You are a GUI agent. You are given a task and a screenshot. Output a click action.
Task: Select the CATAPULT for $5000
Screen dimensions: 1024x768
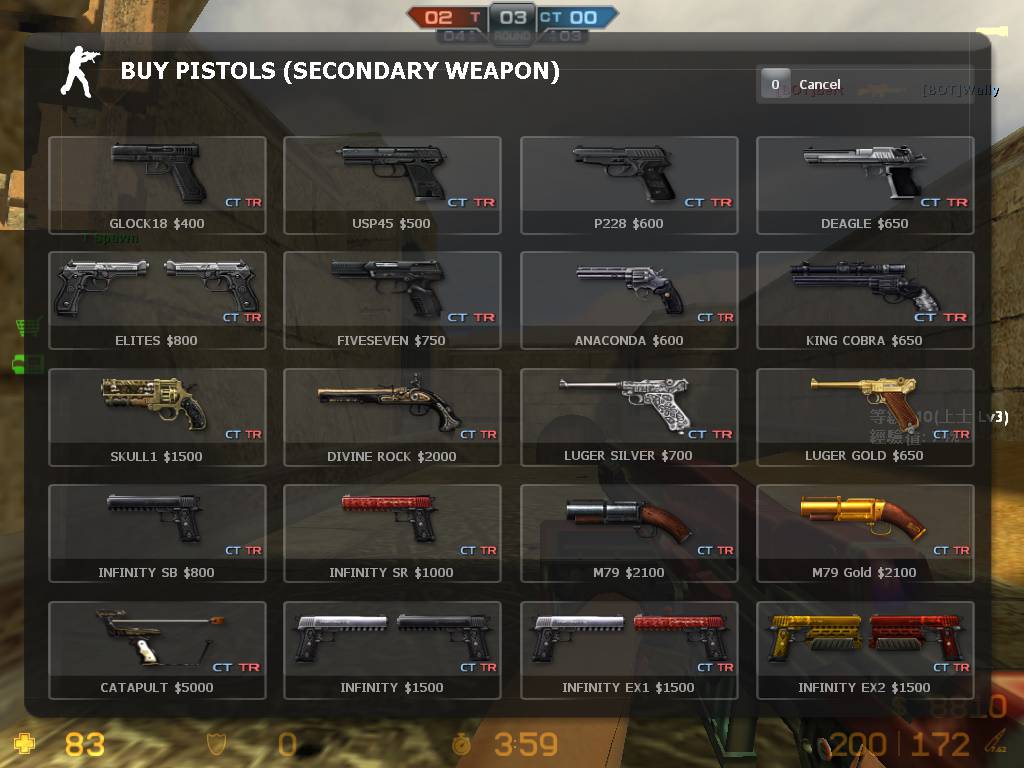[x=157, y=649]
